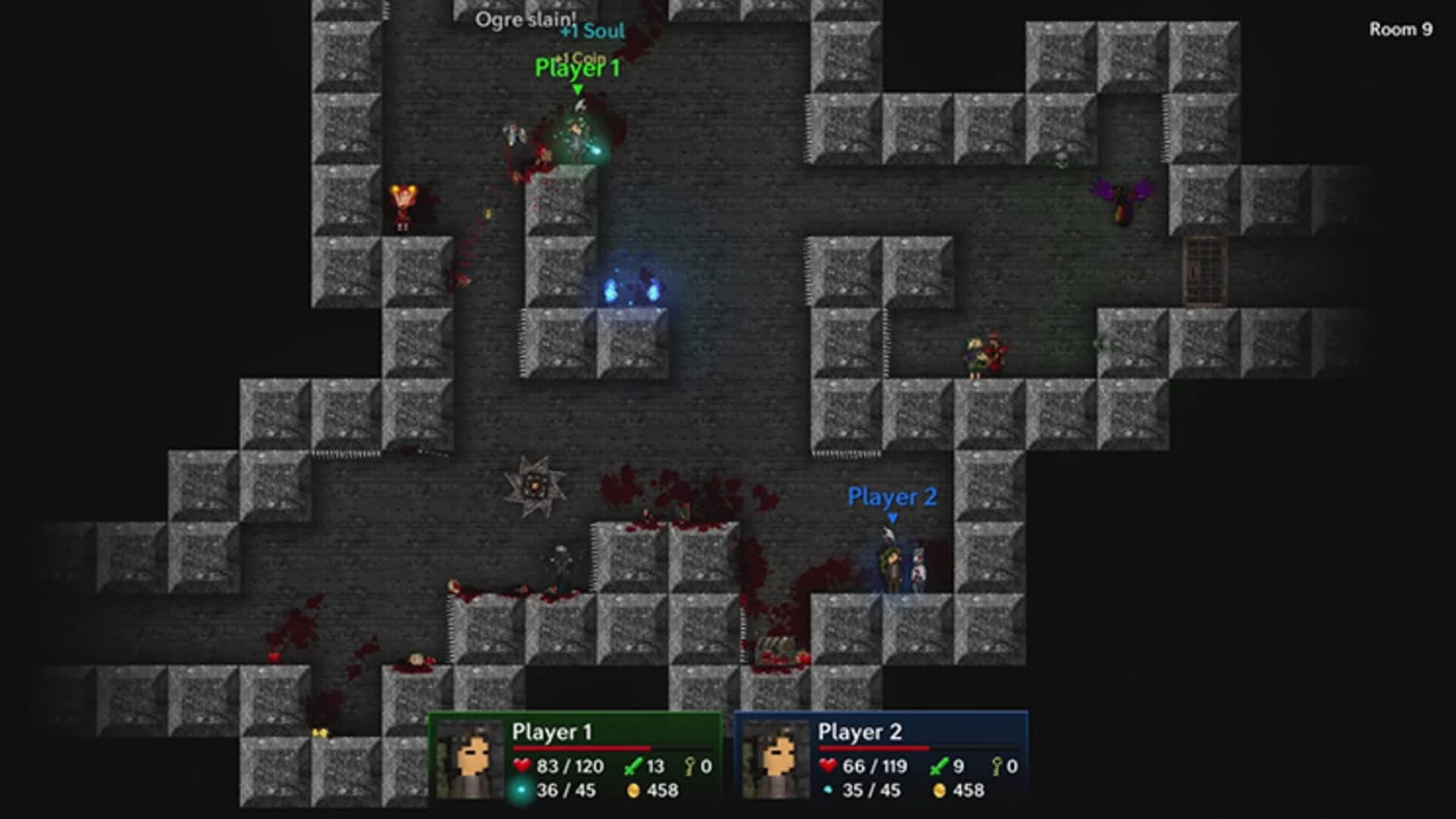Click the blue Player 2 name marker
The image size is (1456, 819).
click(893, 497)
